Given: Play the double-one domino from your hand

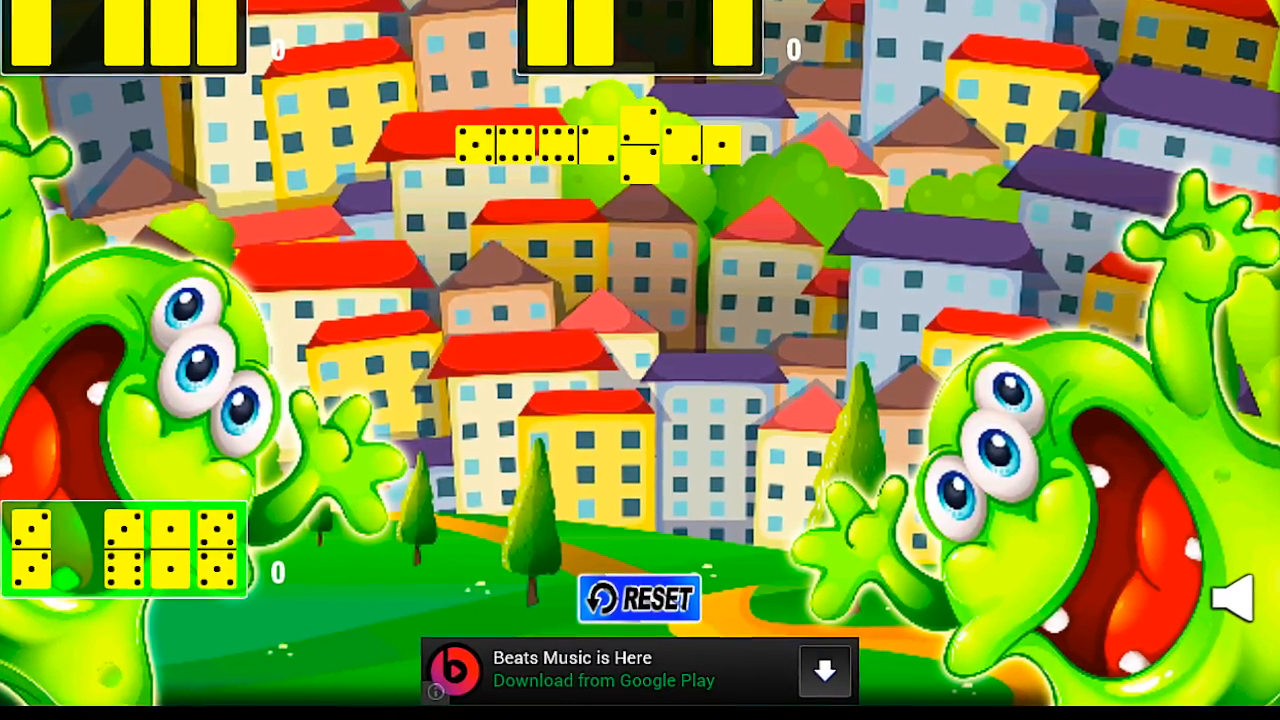Looking at the screenshot, I should coord(171,548).
